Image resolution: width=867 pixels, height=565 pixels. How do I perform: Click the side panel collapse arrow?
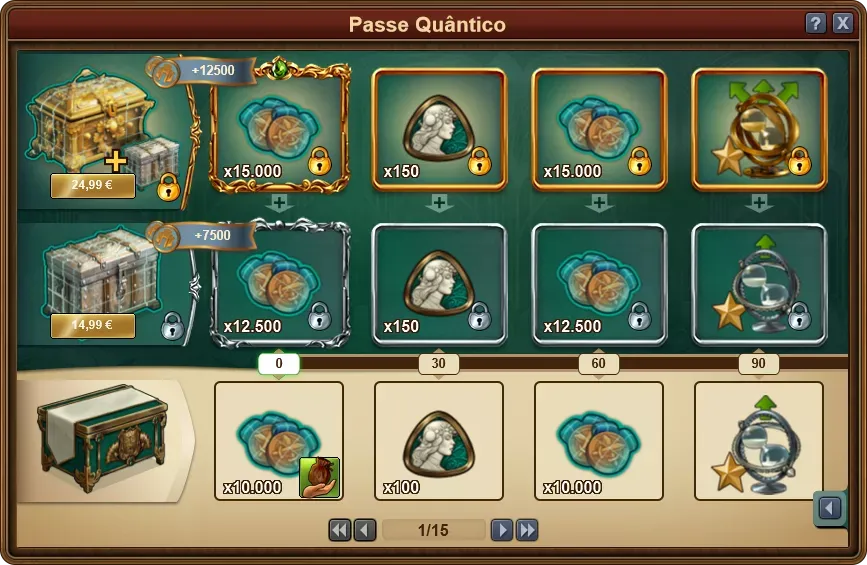(829, 509)
